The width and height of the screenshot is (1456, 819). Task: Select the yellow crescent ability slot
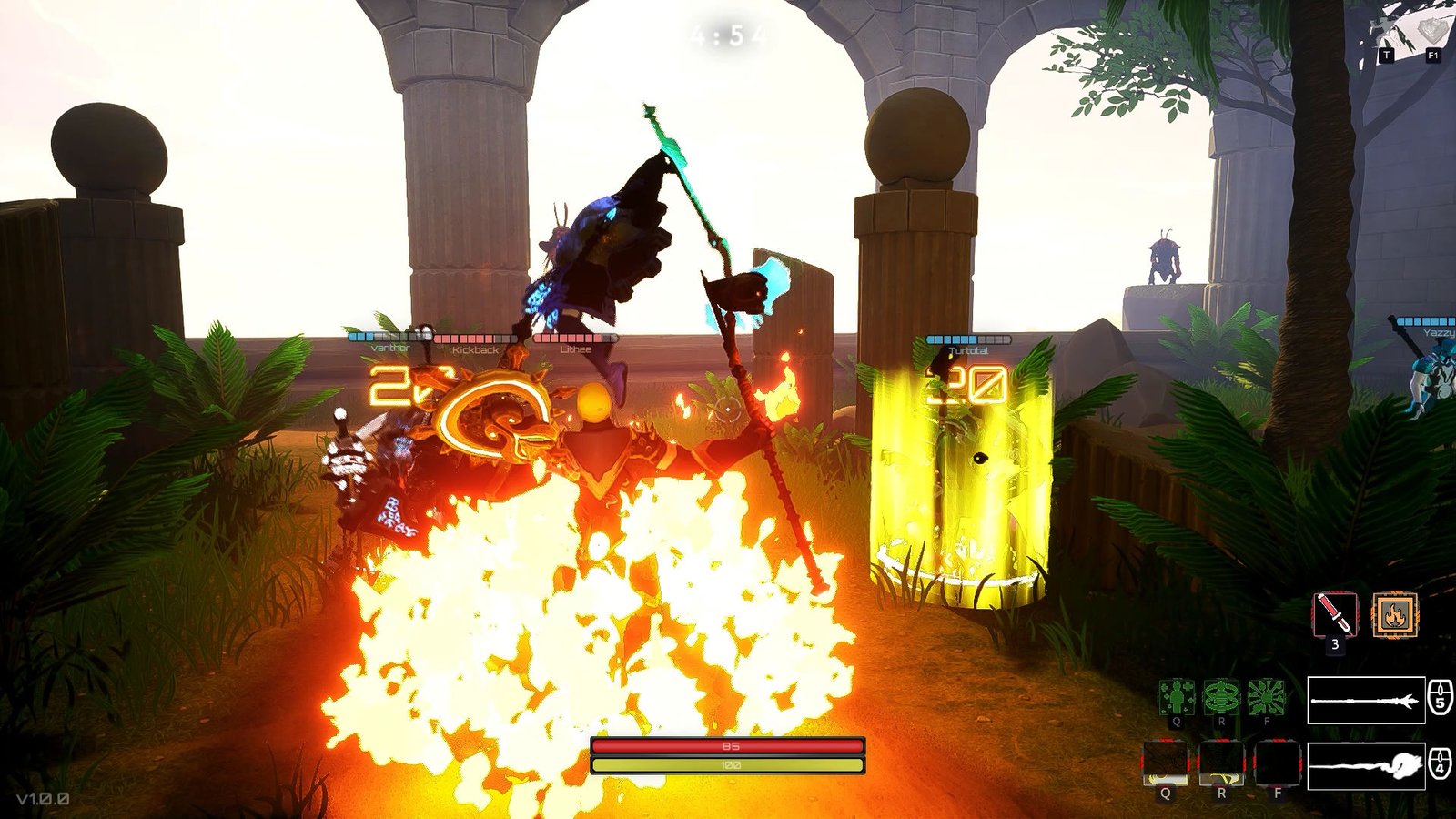[x=1166, y=763]
